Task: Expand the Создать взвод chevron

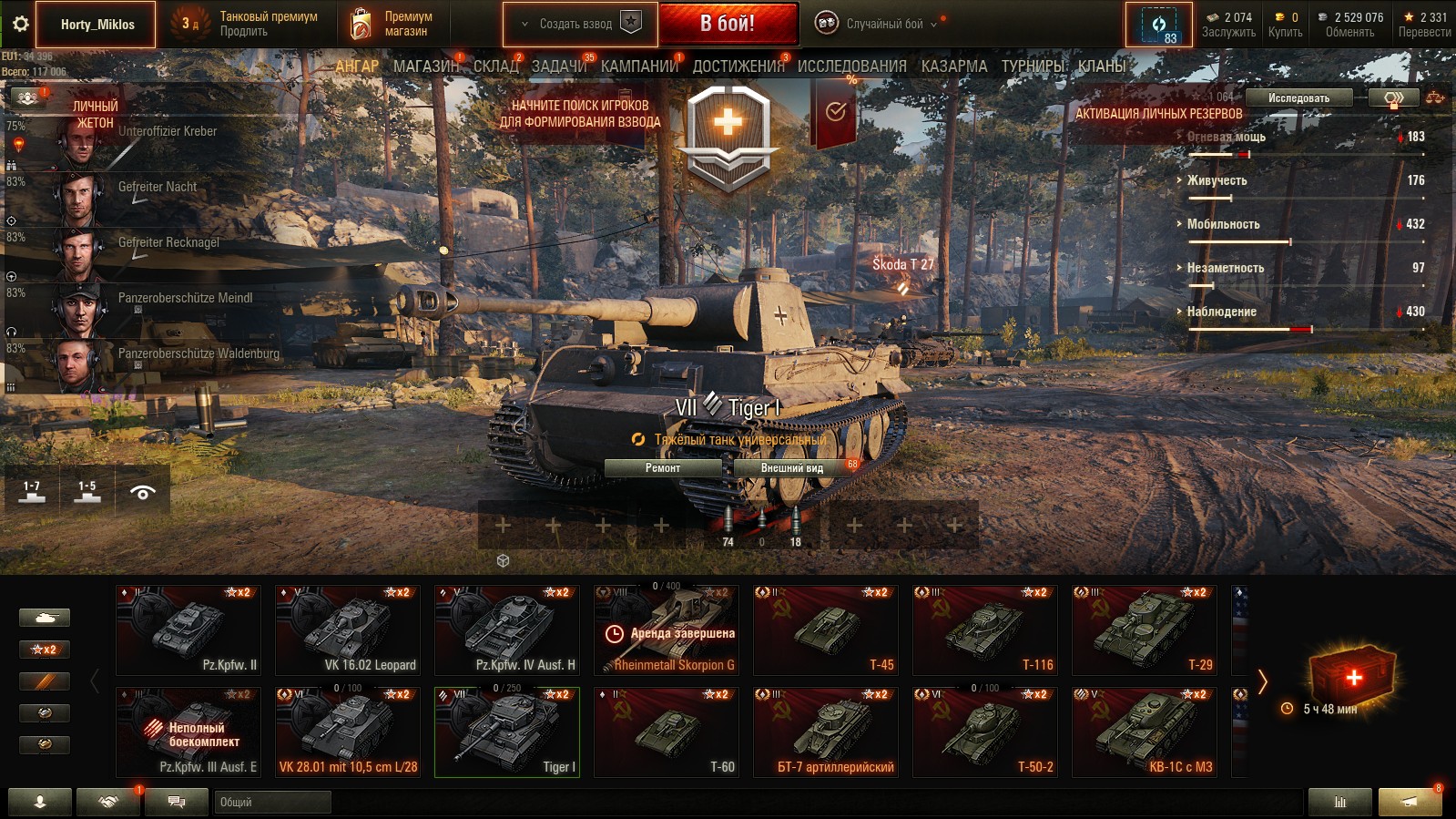Action: 524,25
